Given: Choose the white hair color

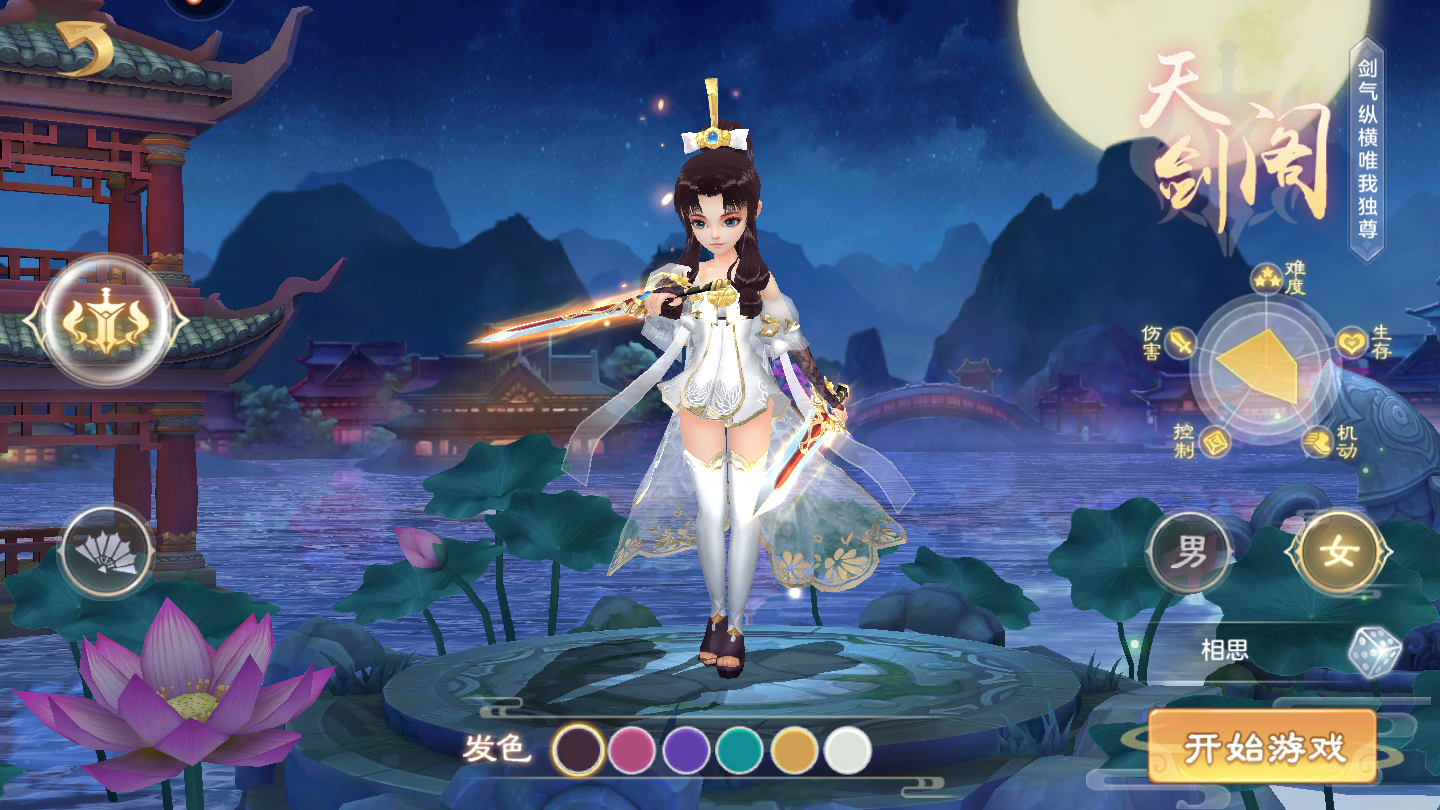Looking at the screenshot, I should pos(848,750).
